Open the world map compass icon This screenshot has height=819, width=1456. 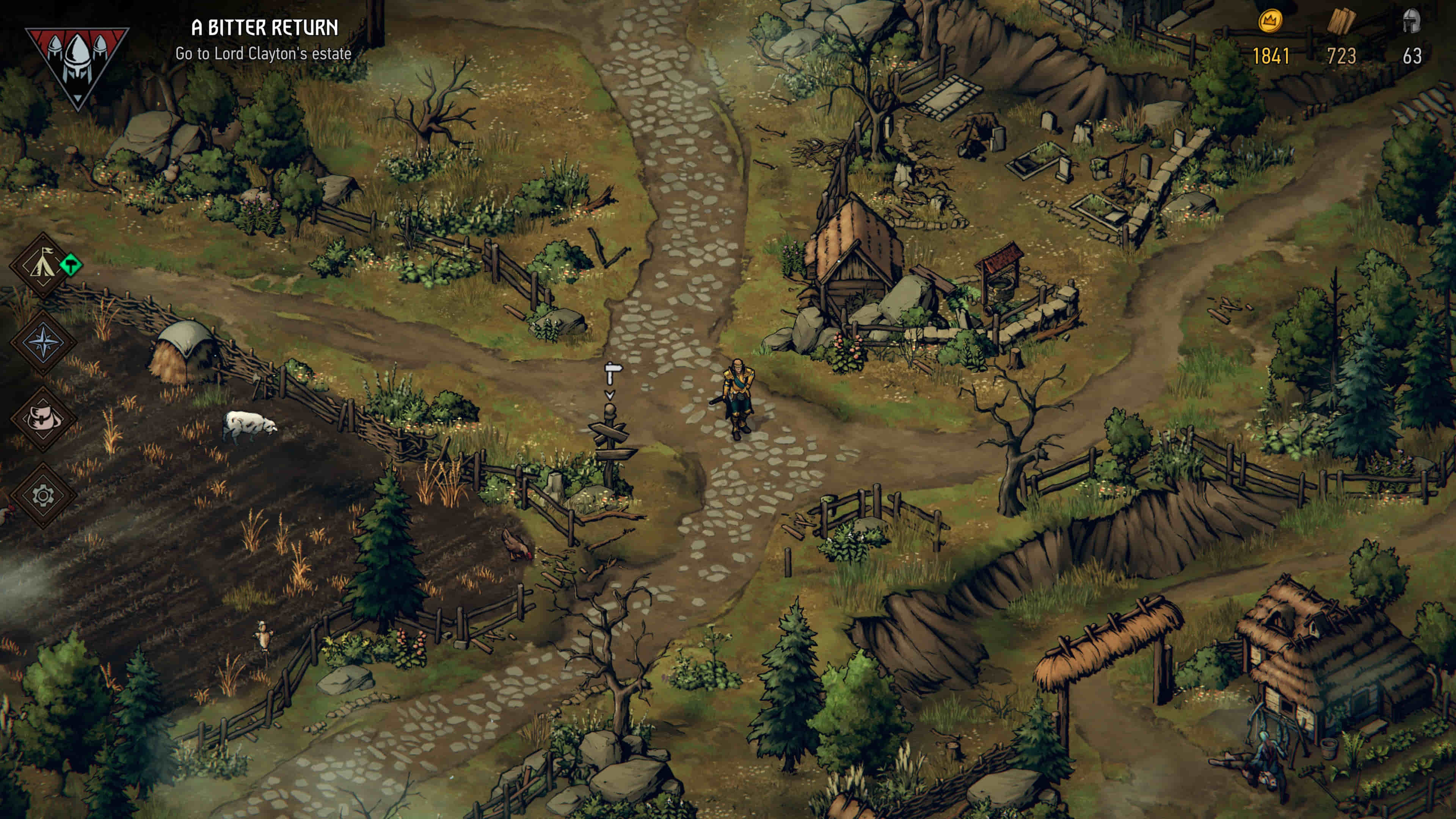point(44,342)
